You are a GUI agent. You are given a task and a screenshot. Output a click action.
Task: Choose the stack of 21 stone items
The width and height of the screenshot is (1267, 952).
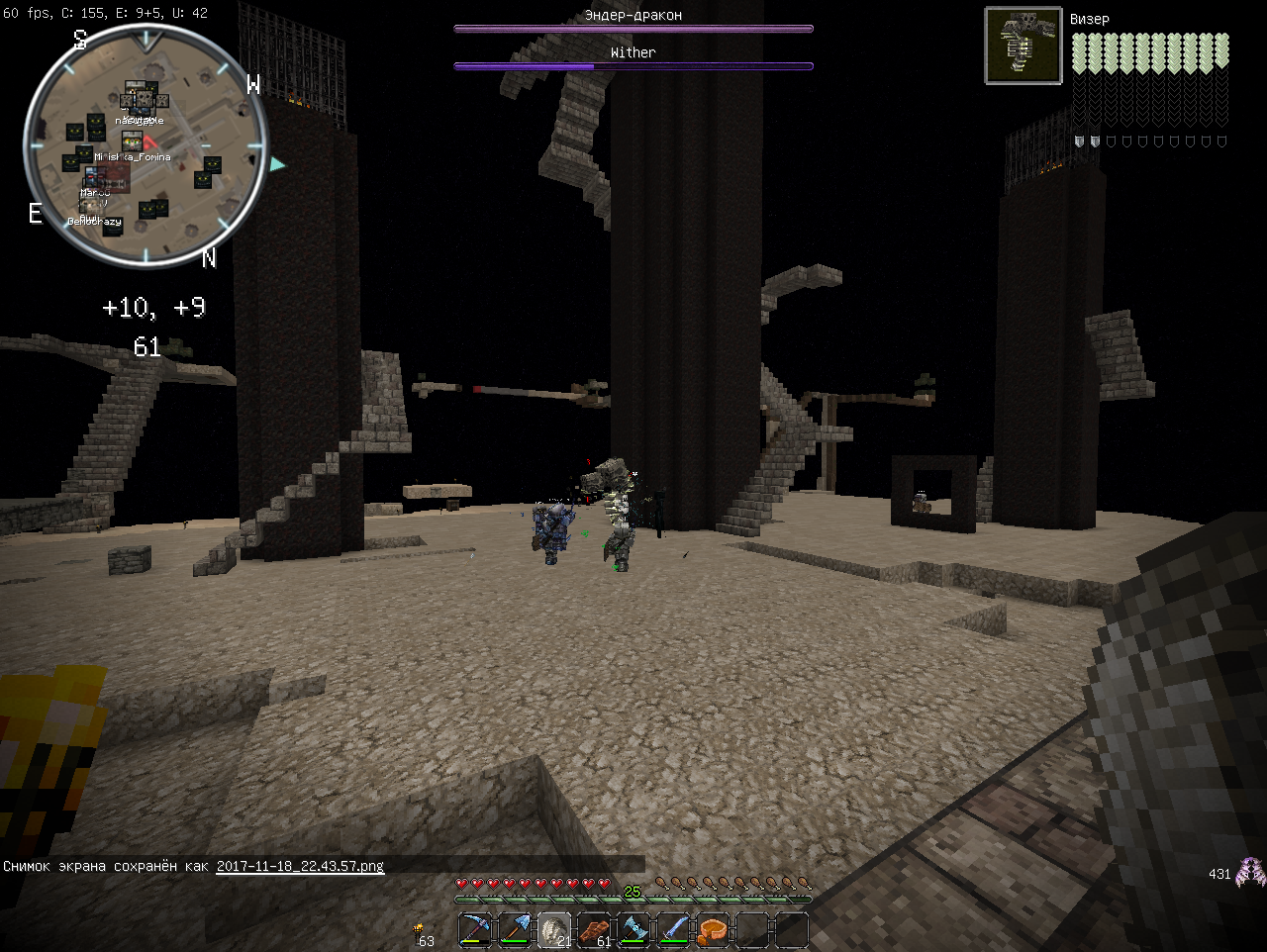point(554,930)
